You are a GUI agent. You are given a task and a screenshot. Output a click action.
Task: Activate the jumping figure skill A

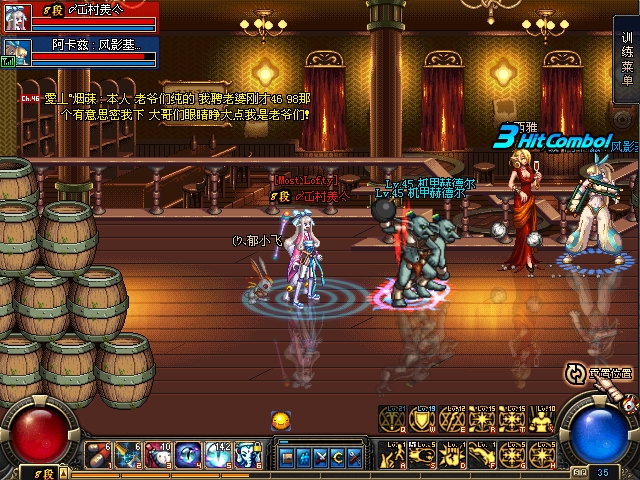pyautogui.click(x=393, y=453)
